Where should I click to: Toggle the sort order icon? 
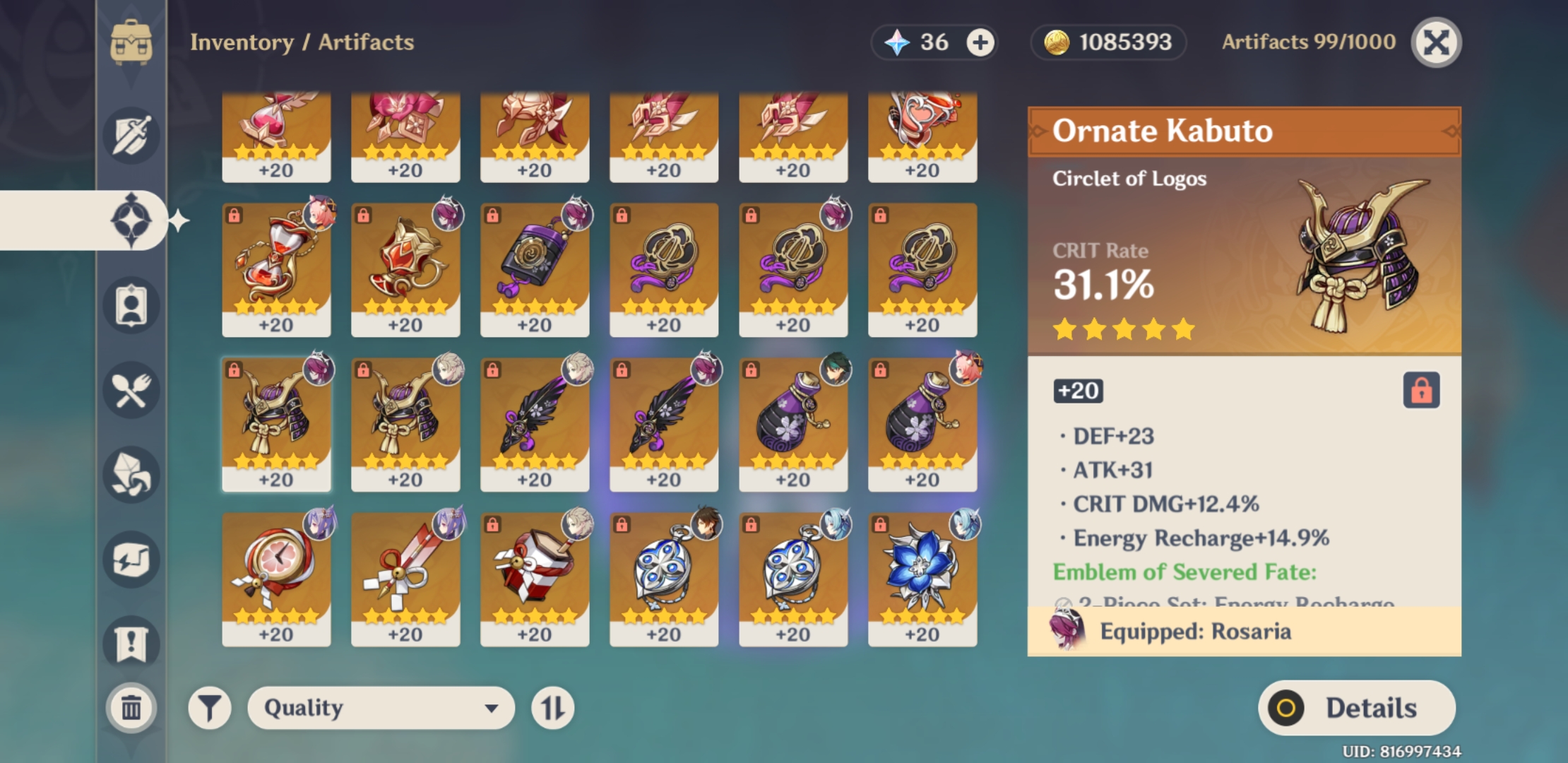(554, 707)
